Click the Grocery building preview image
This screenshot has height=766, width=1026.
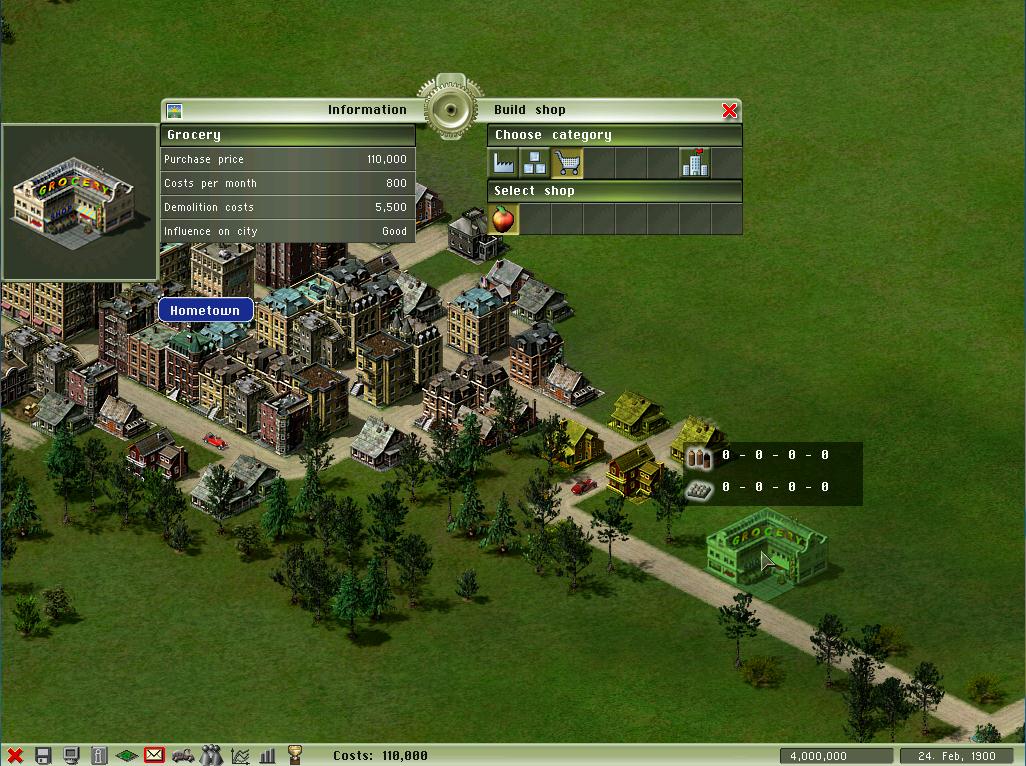(79, 202)
